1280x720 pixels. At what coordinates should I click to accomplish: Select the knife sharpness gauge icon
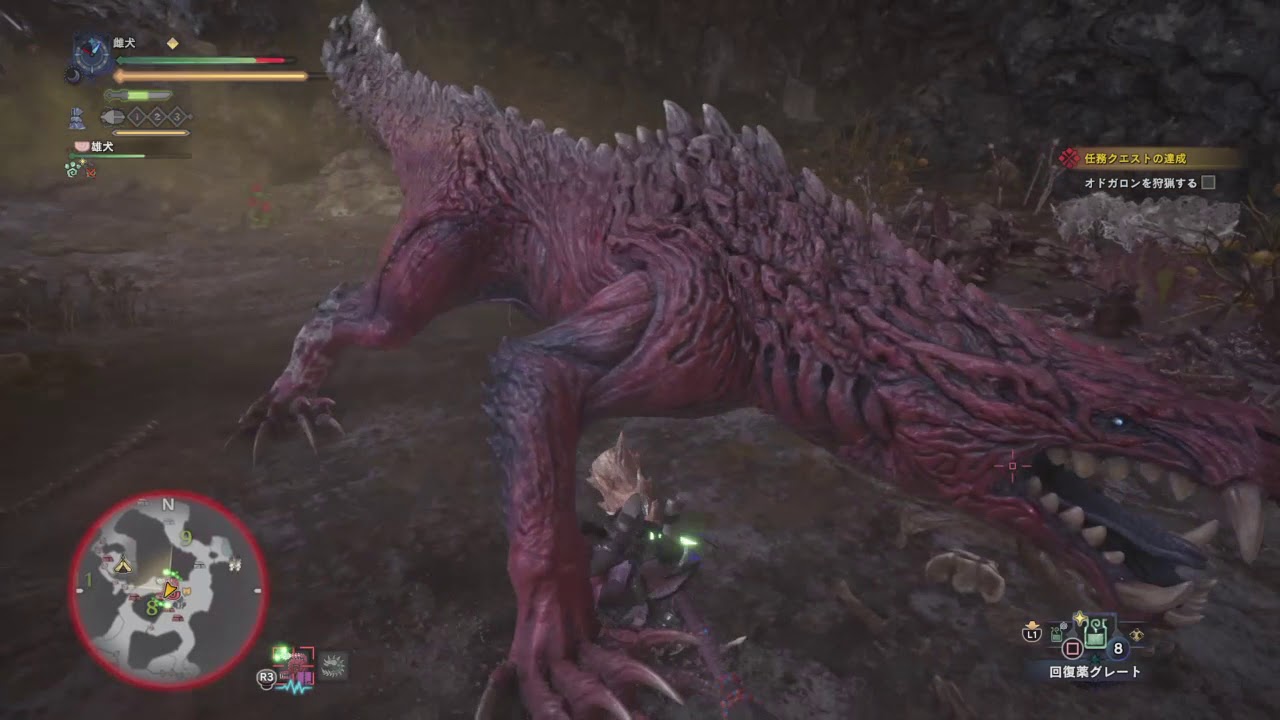137,95
